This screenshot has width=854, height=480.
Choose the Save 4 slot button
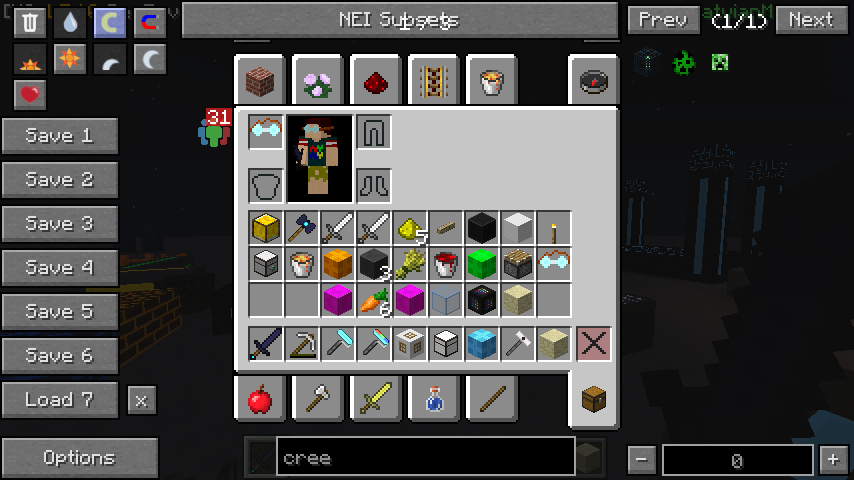pyautogui.click(x=60, y=268)
